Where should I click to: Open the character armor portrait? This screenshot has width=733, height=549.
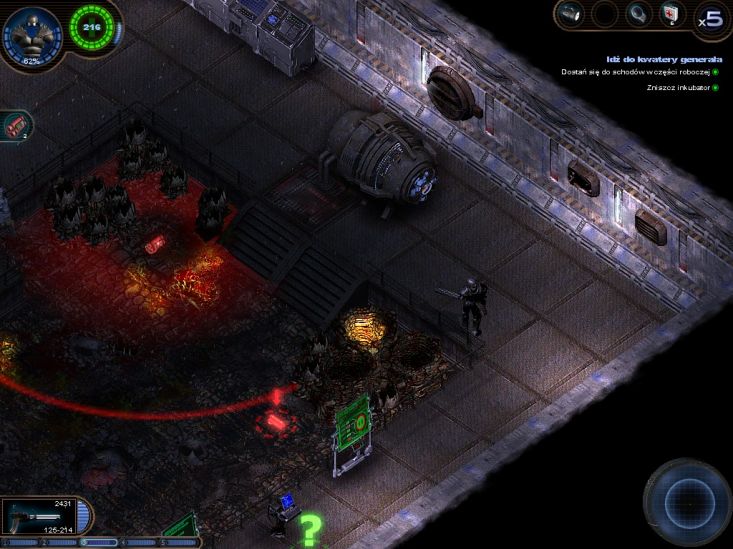click(33, 36)
